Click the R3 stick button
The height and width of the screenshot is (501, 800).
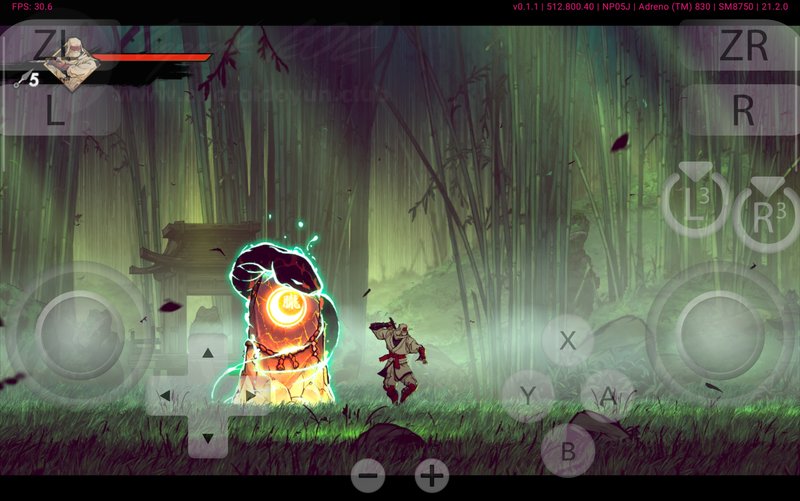click(x=766, y=214)
